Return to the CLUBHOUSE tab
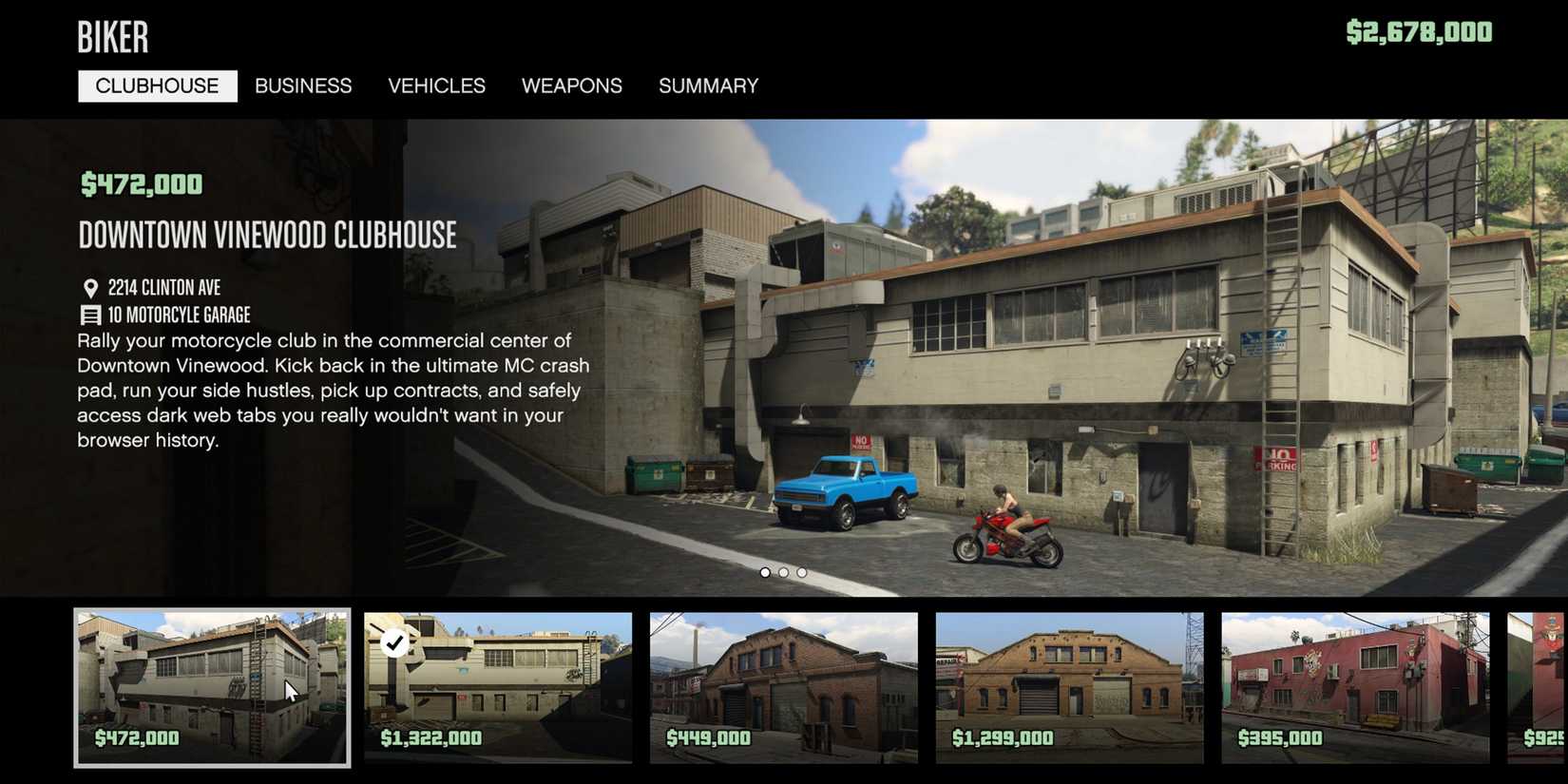Viewport: 1568px width, 784px height. (x=157, y=86)
